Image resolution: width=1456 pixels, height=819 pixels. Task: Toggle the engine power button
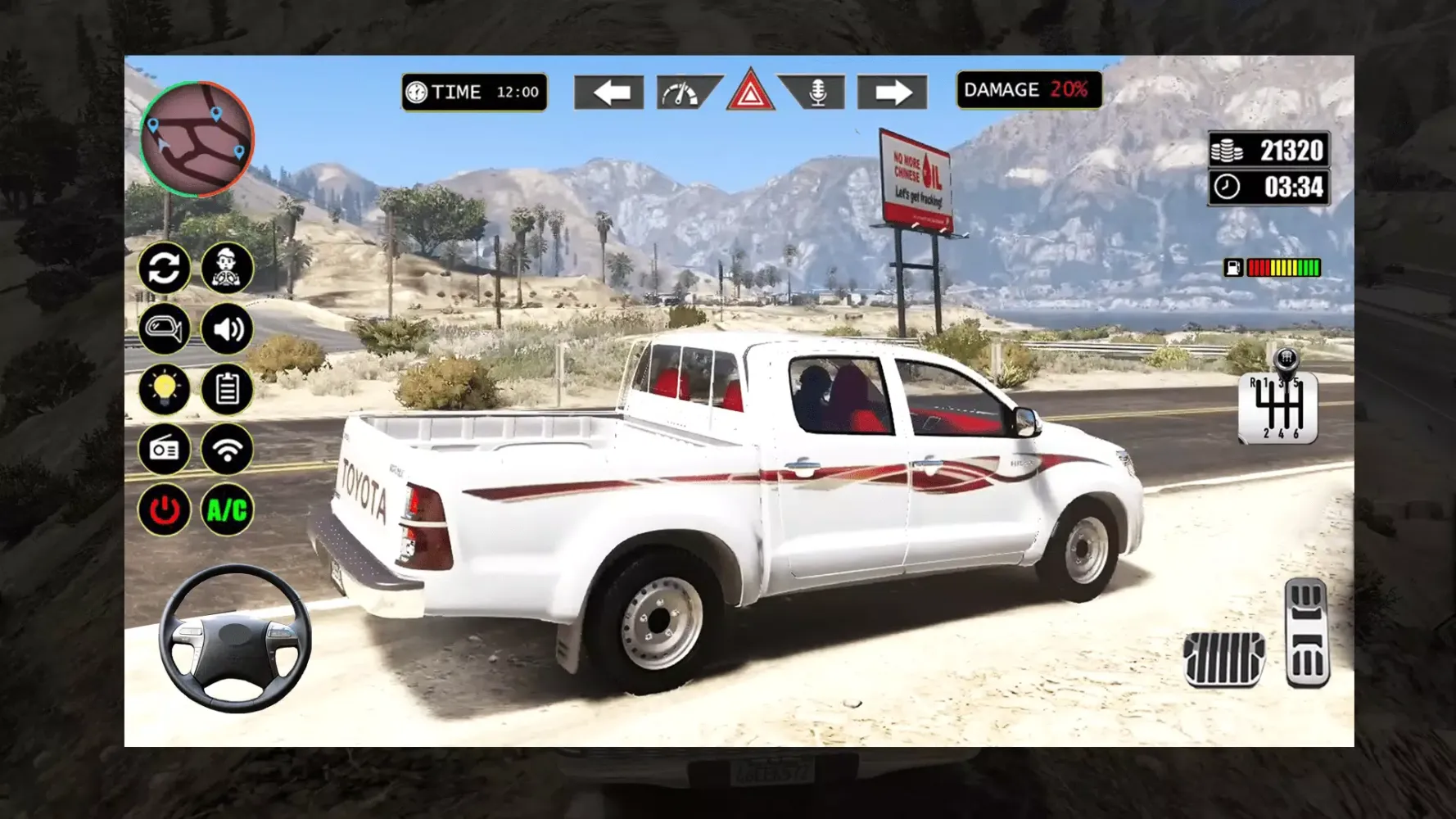pos(165,509)
